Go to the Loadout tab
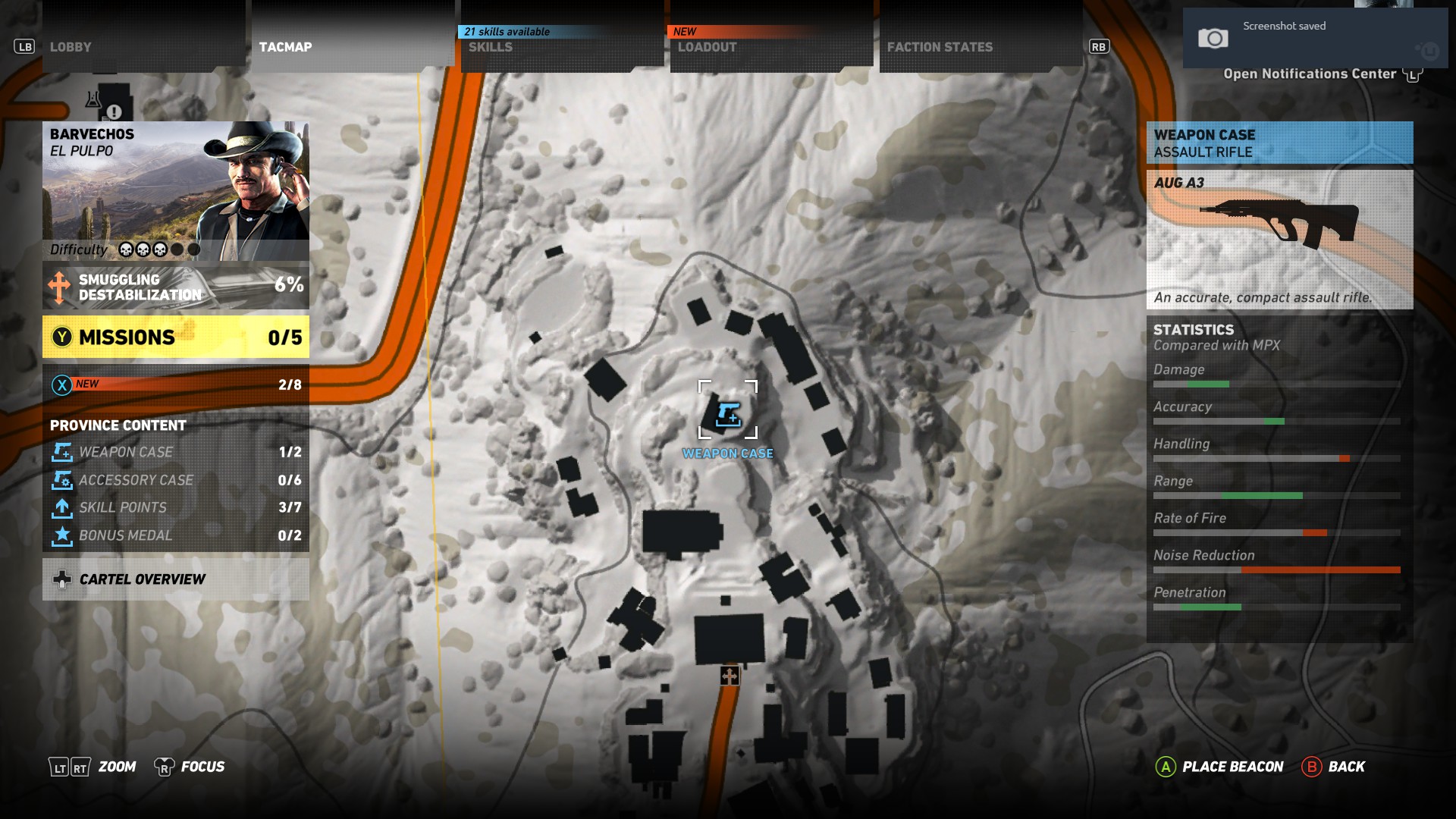The width and height of the screenshot is (1456, 819). [x=772, y=47]
